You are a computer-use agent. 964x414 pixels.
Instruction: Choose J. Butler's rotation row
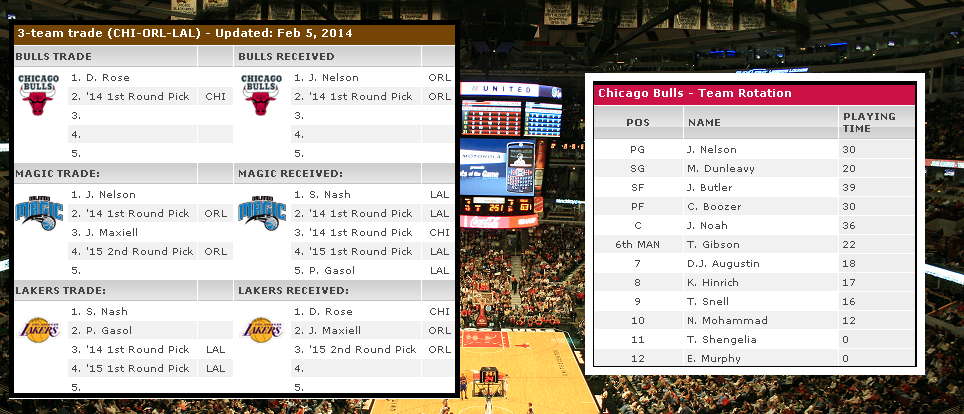710,188
